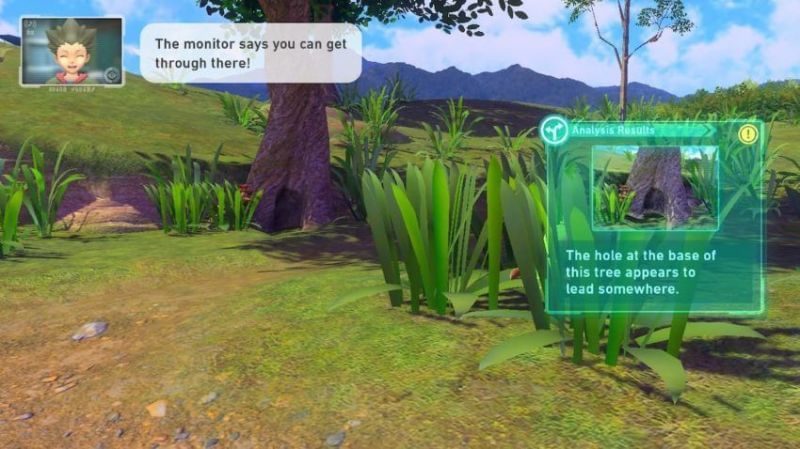This screenshot has width=800, height=449.
Task: Click the green sprout Analysis Results icon
Action: tap(555, 130)
